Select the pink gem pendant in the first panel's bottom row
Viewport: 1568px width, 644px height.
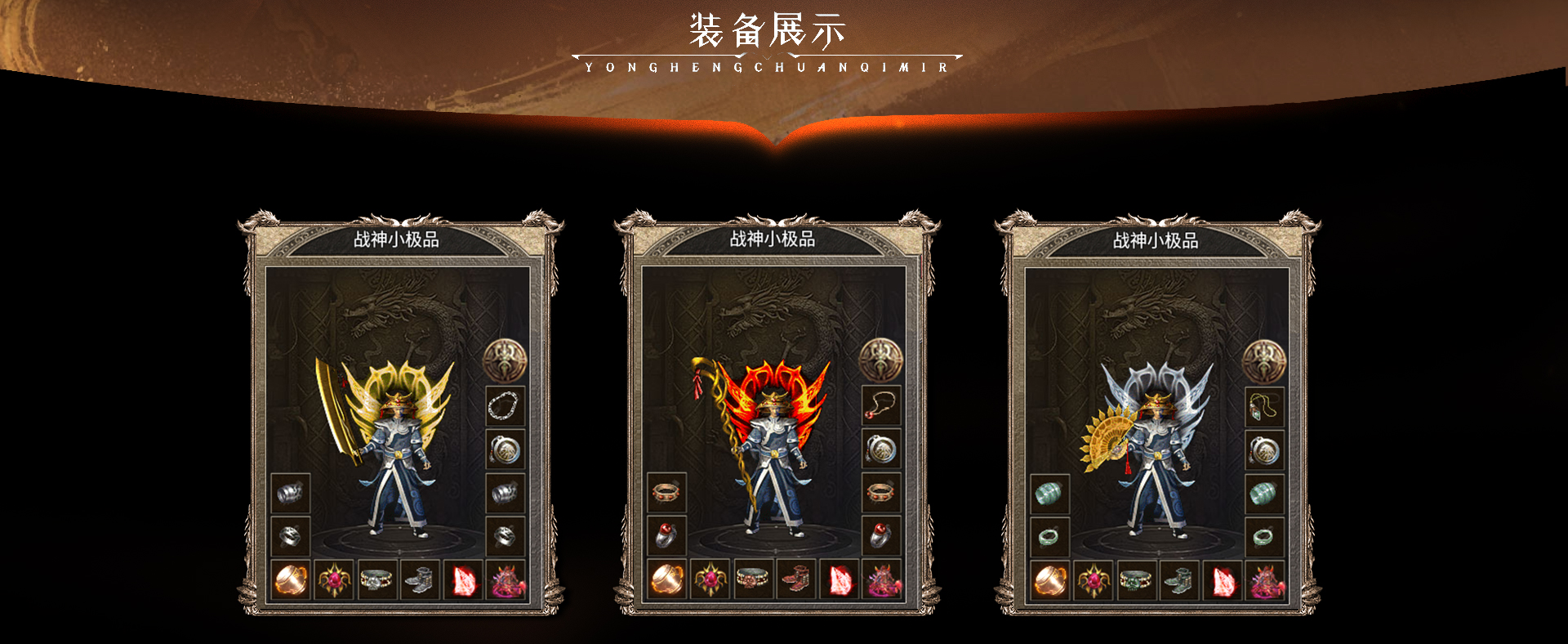coord(334,579)
